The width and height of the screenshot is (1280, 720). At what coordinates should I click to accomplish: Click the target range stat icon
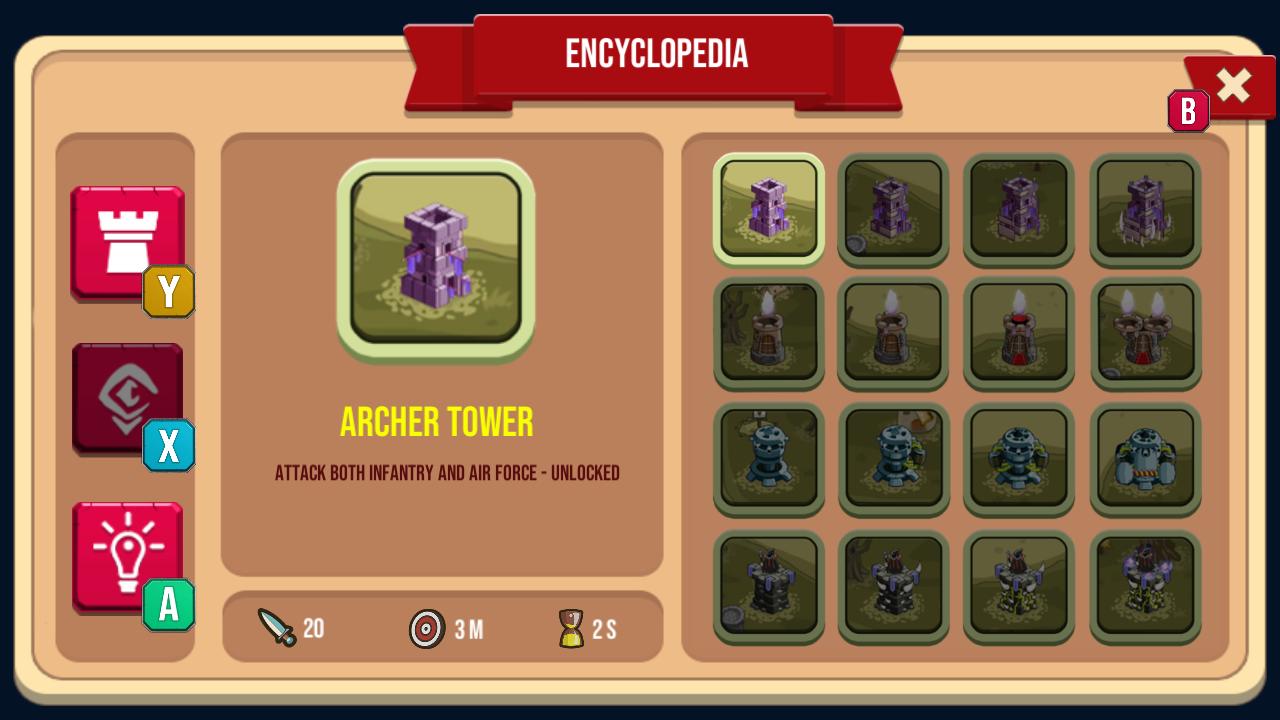[427, 630]
